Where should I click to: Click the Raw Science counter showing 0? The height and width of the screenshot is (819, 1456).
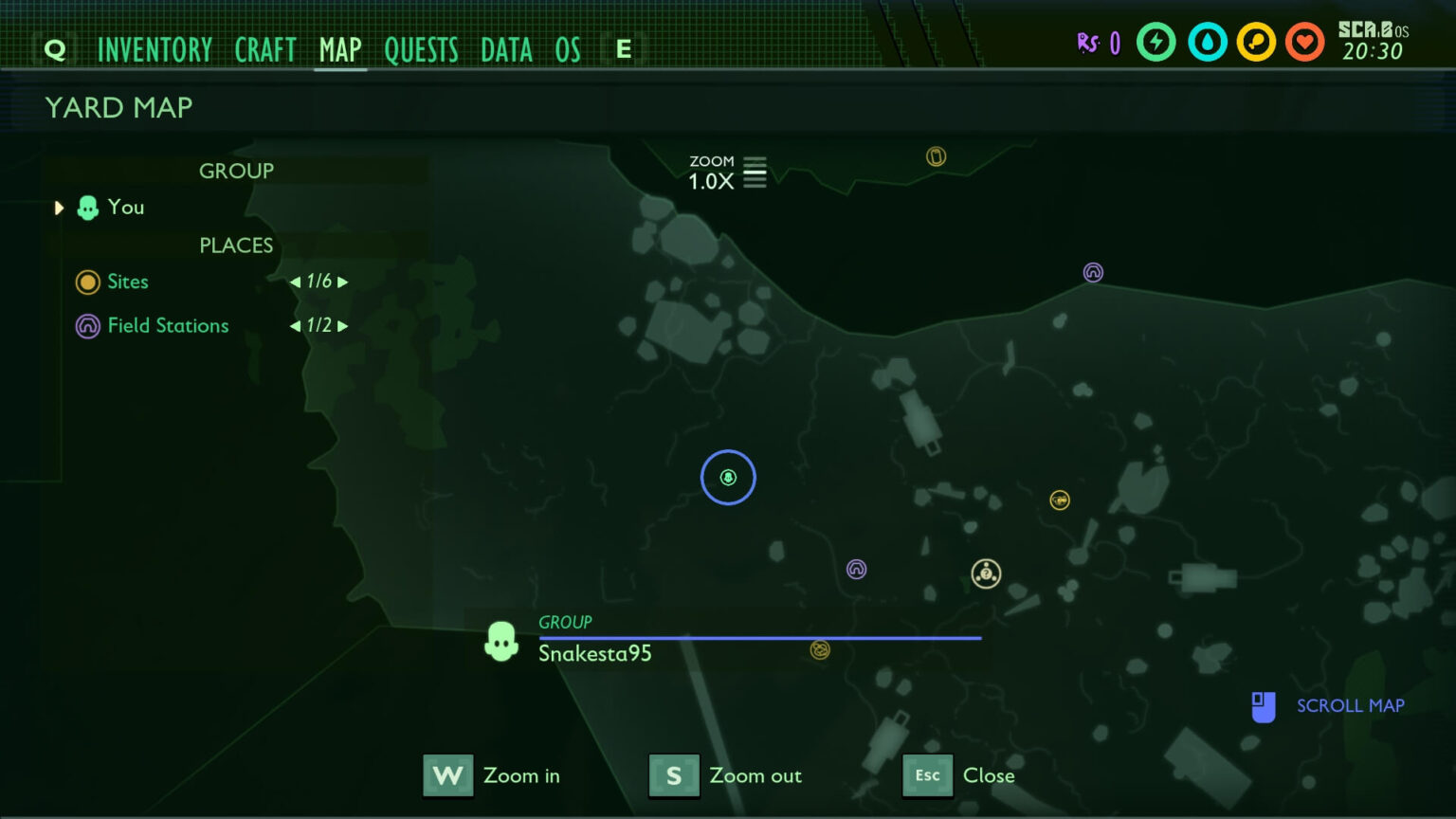[x=1100, y=42]
